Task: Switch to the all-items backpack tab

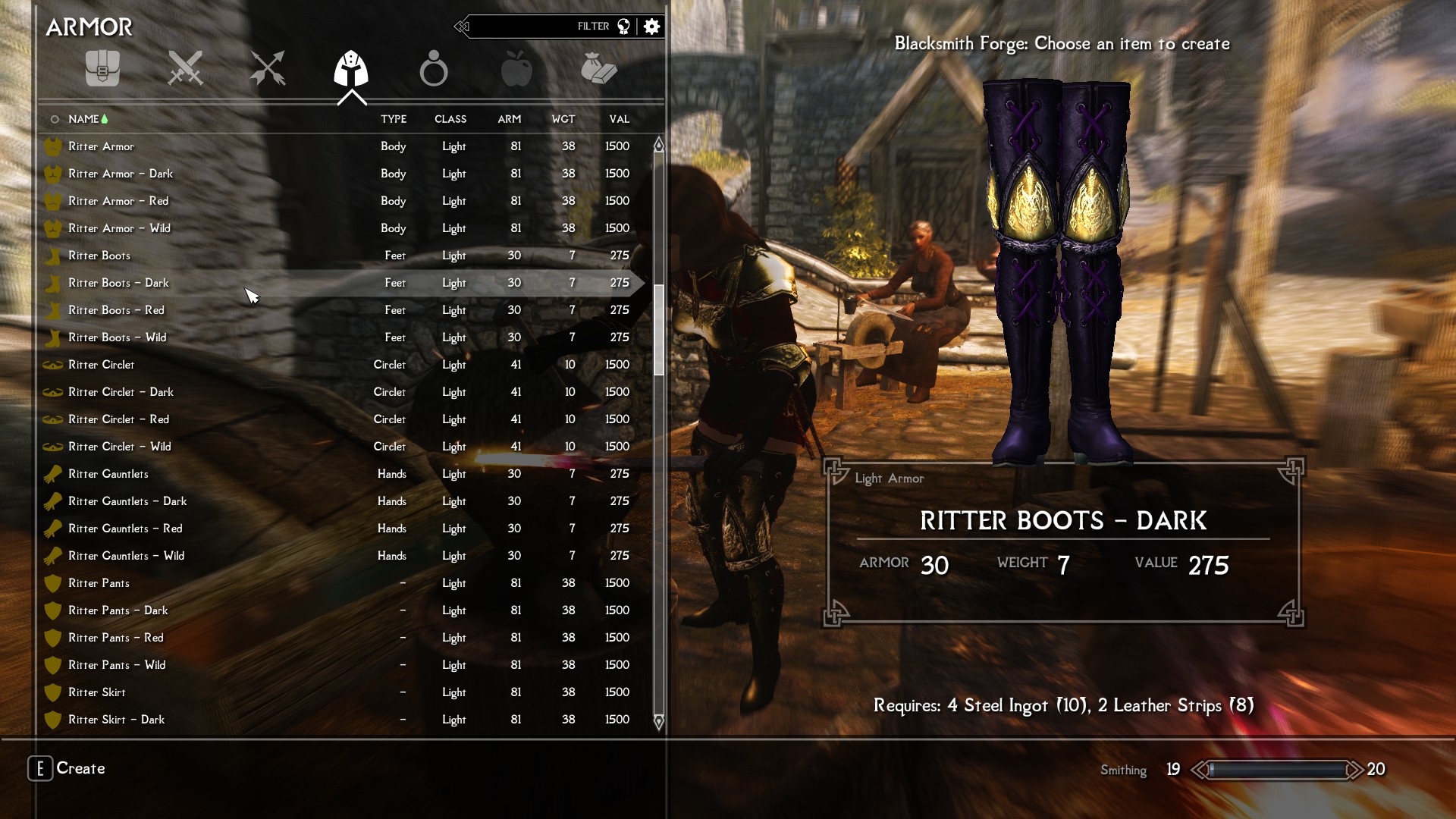Action: tap(102, 68)
